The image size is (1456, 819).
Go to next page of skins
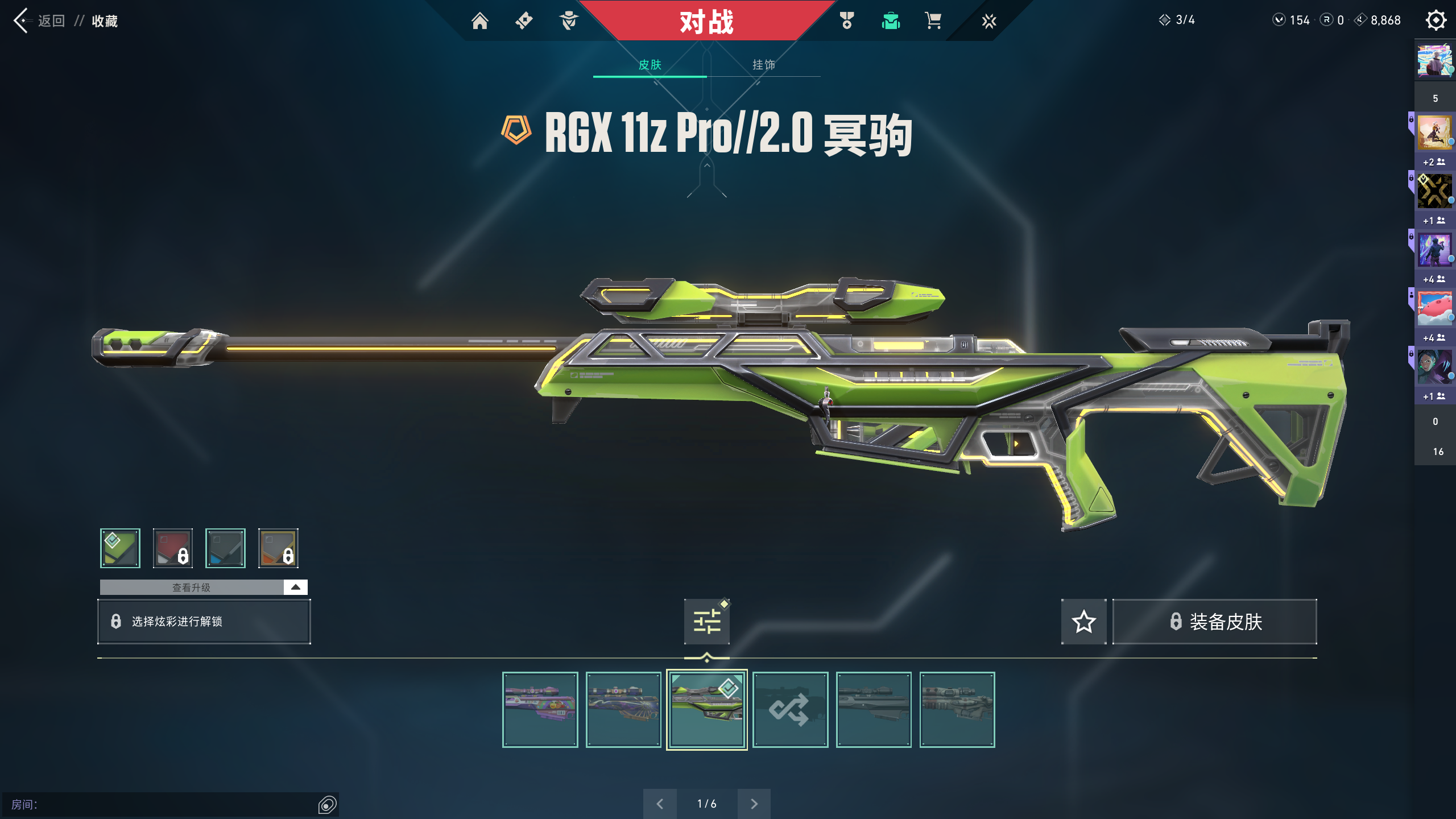tap(754, 804)
